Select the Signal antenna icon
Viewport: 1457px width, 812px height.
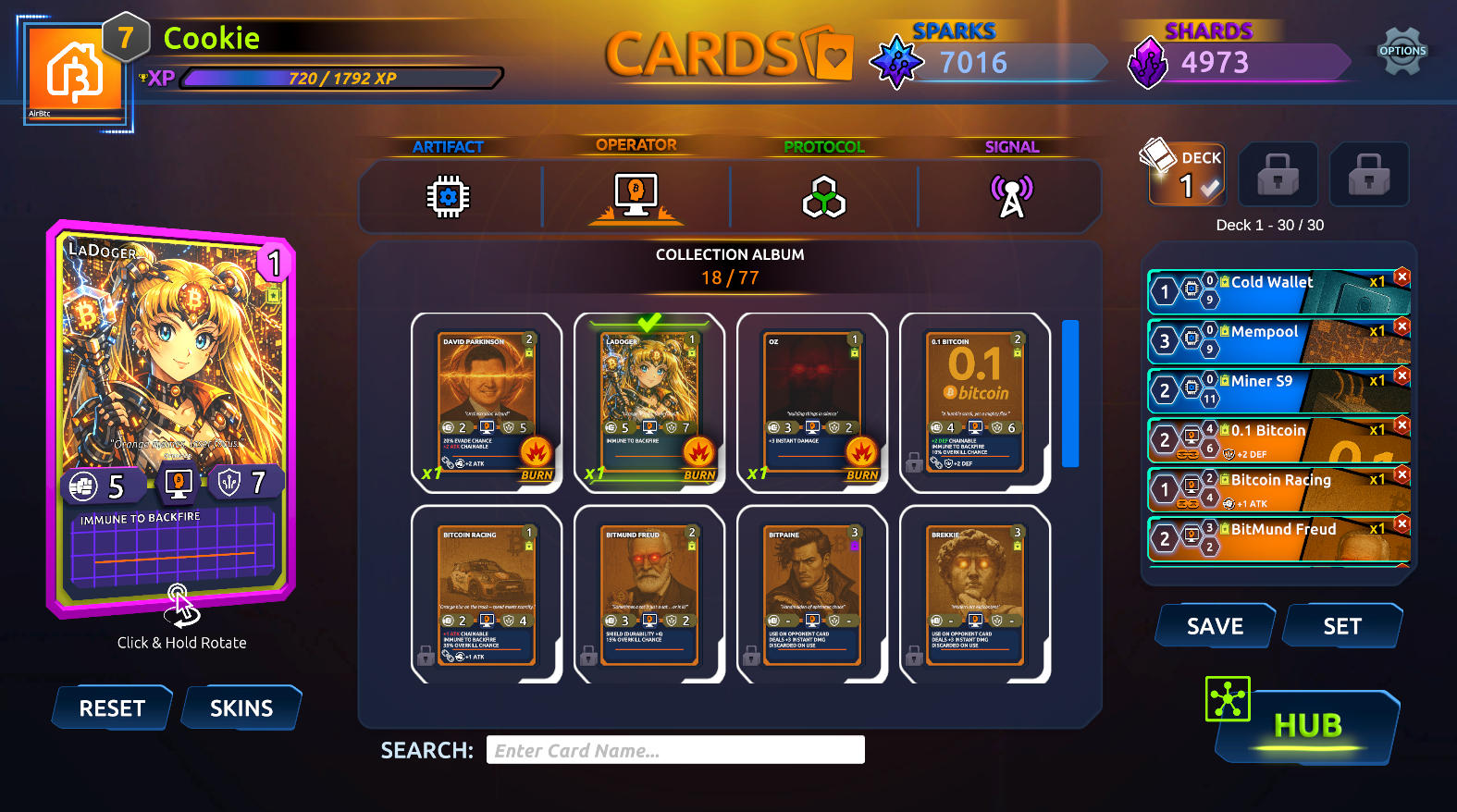1010,196
